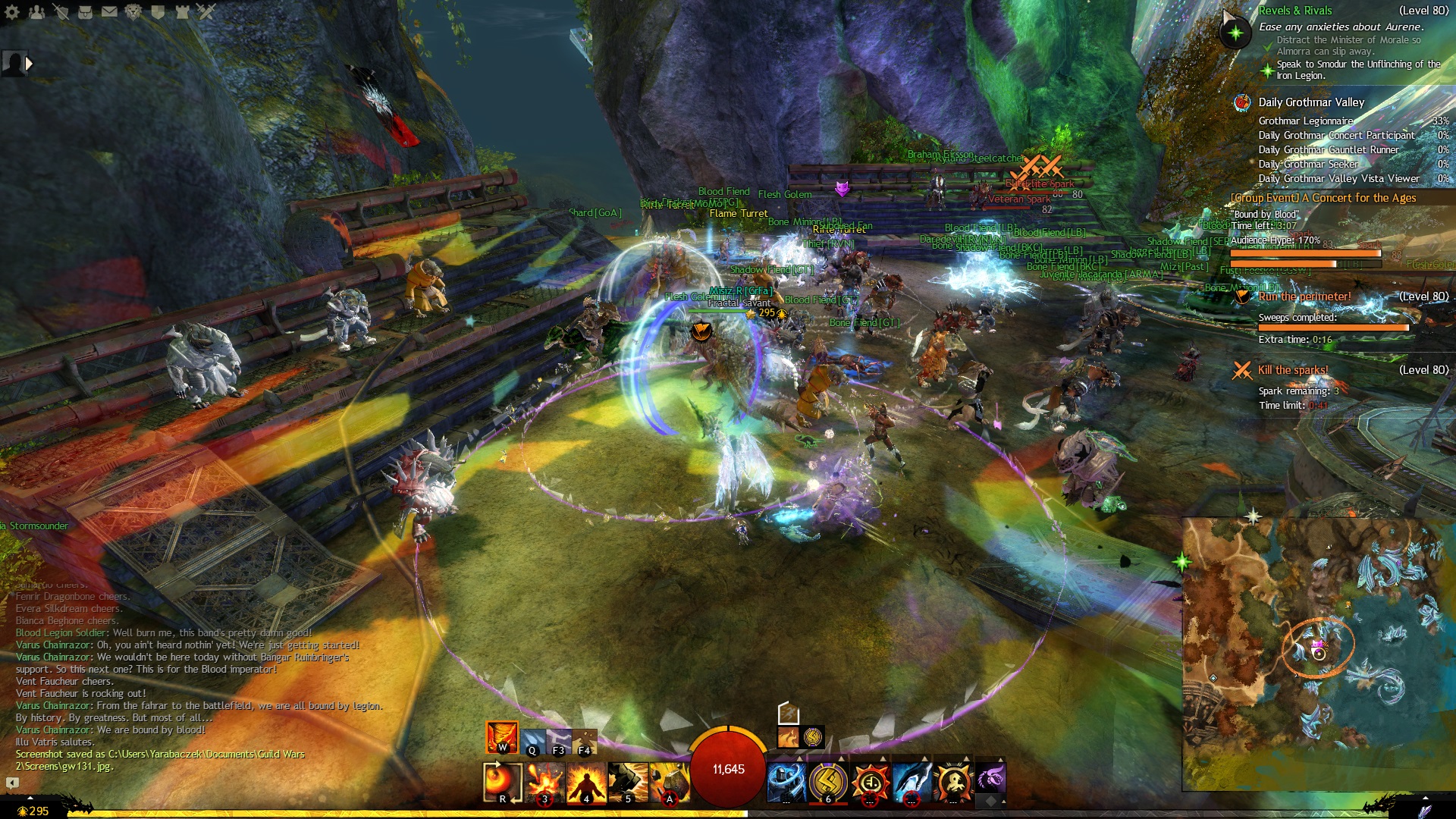Open the hero panel sword-and-shield icon
Image resolution: width=1456 pixels, height=819 pixels.
tap(61, 12)
